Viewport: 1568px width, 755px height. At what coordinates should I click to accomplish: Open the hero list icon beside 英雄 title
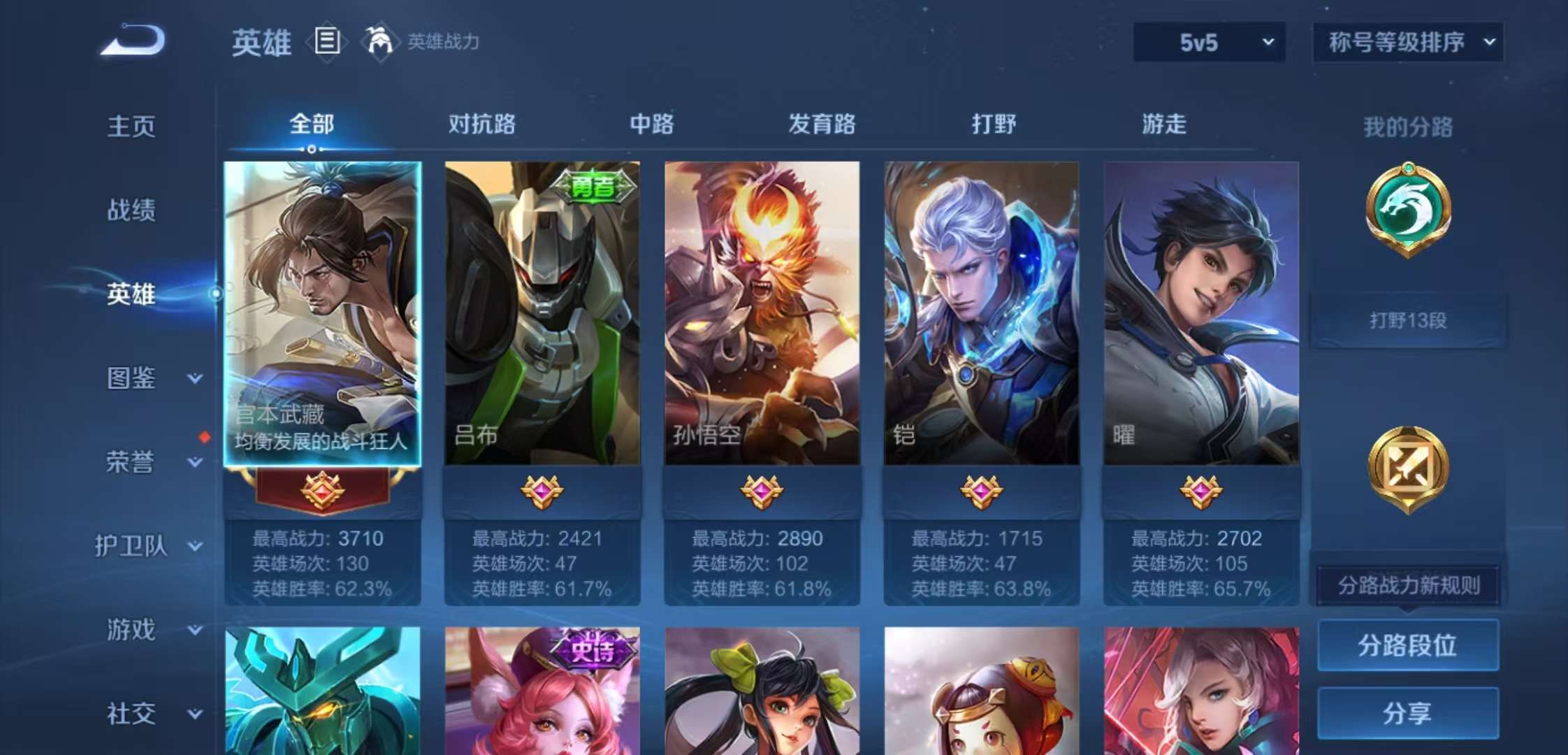pyautogui.click(x=326, y=41)
